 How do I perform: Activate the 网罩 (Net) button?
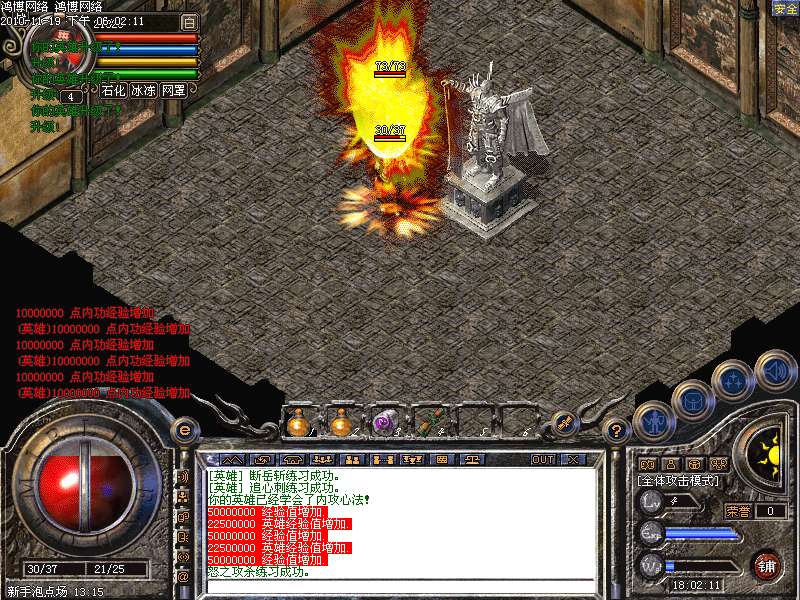(173, 89)
